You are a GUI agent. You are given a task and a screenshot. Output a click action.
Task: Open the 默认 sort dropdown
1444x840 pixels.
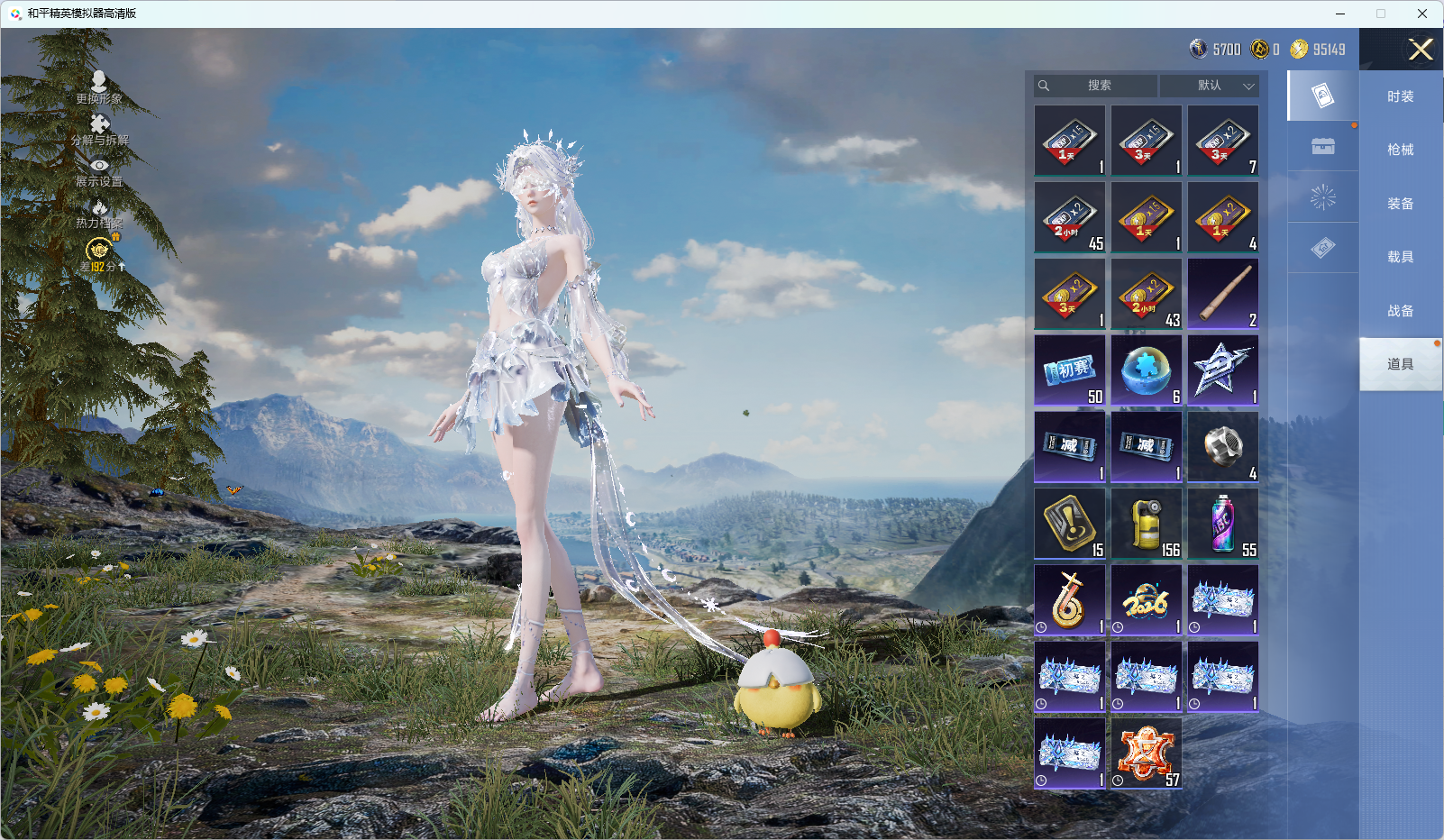click(x=1210, y=86)
